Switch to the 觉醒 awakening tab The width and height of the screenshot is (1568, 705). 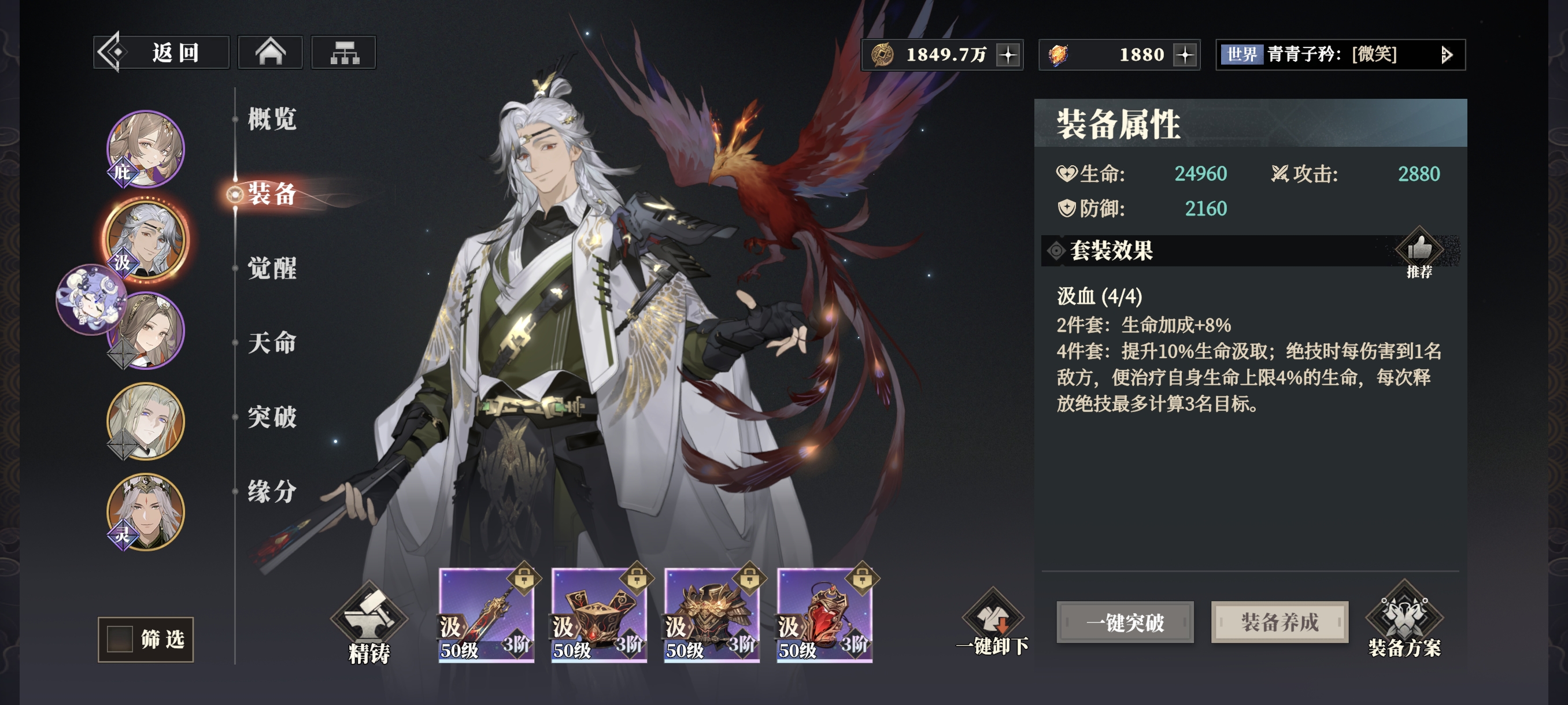(272, 268)
